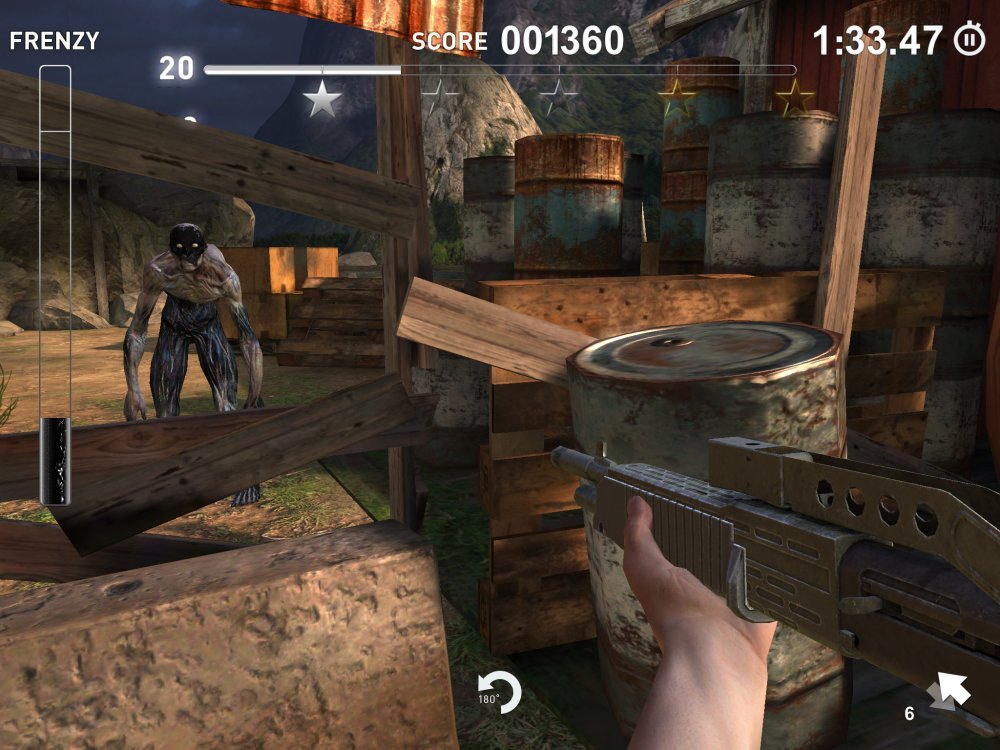
Task: Pause the game with the pause button
Action: (x=968, y=40)
